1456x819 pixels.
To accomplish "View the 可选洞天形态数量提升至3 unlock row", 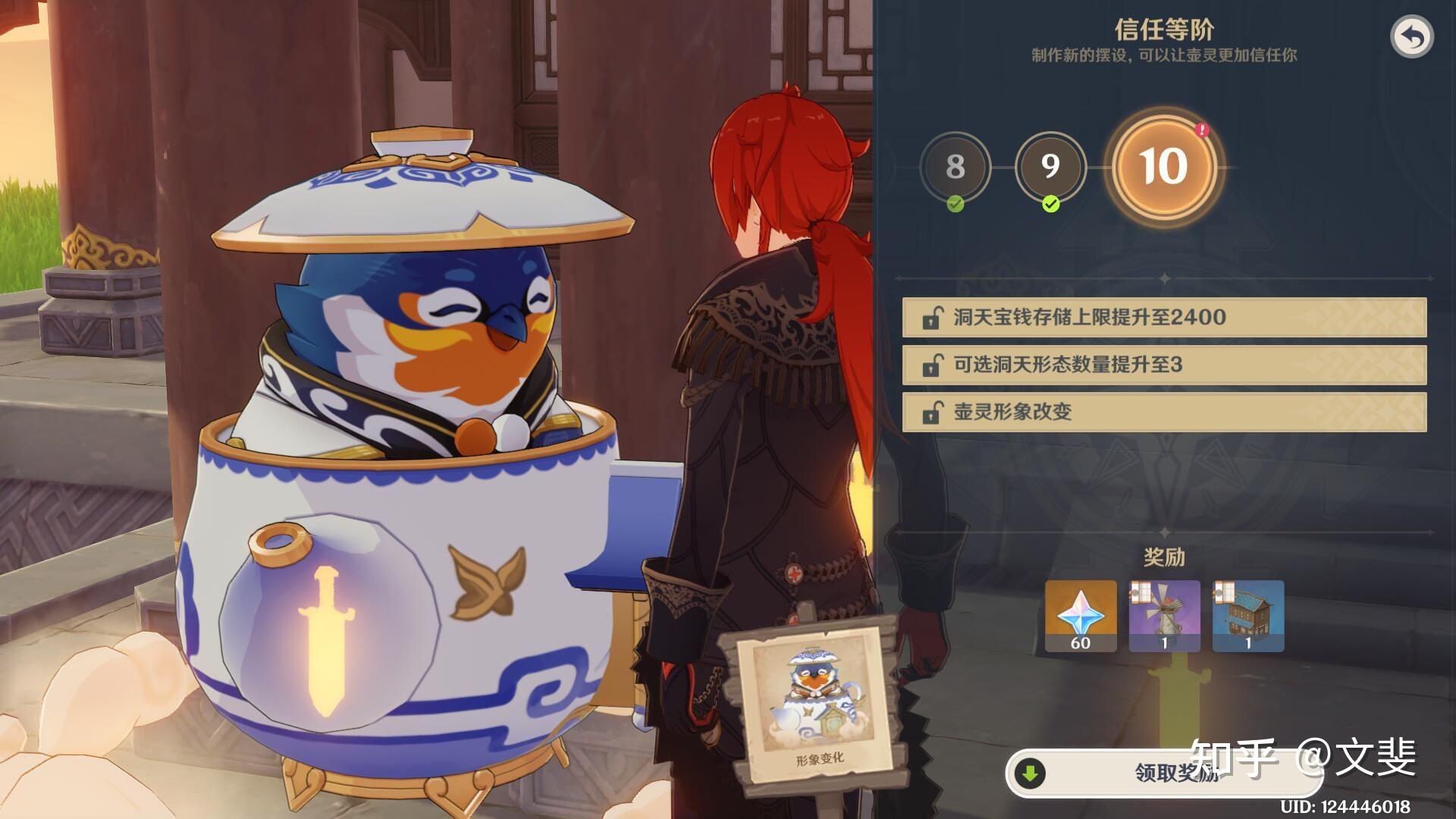I will [x=1164, y=365].
